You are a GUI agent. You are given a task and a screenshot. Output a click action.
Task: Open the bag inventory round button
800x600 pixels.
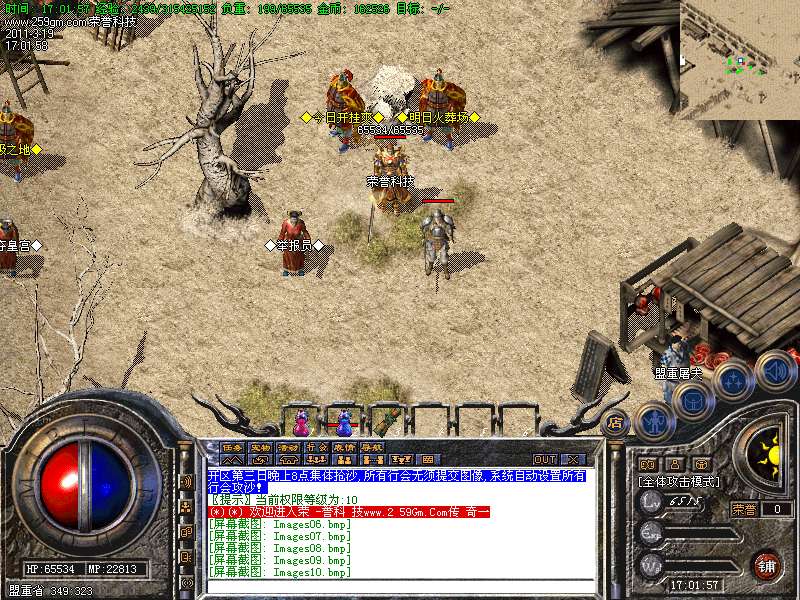click(693, 400)
